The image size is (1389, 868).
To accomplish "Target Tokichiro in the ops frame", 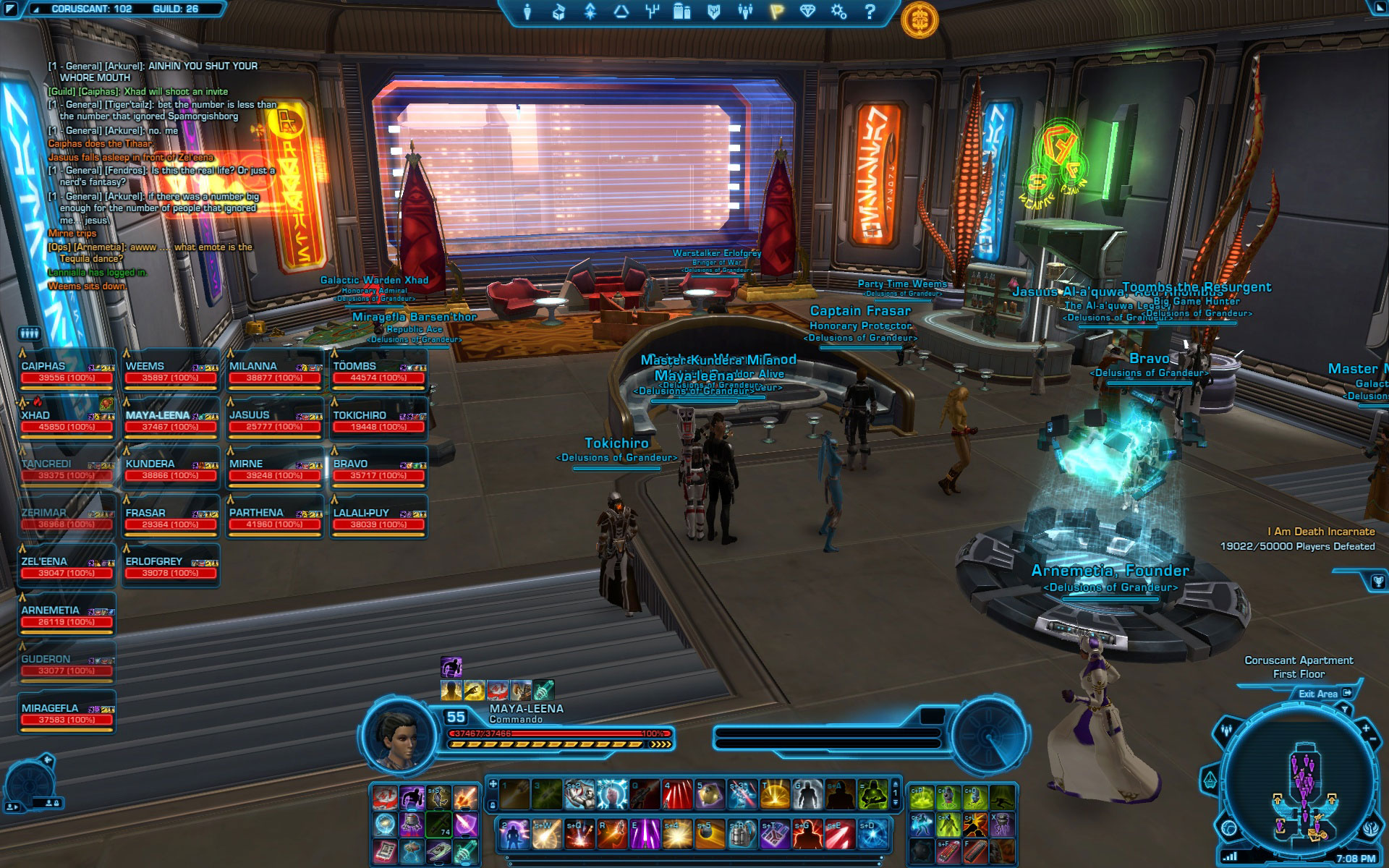I will (x=378, y=421).
